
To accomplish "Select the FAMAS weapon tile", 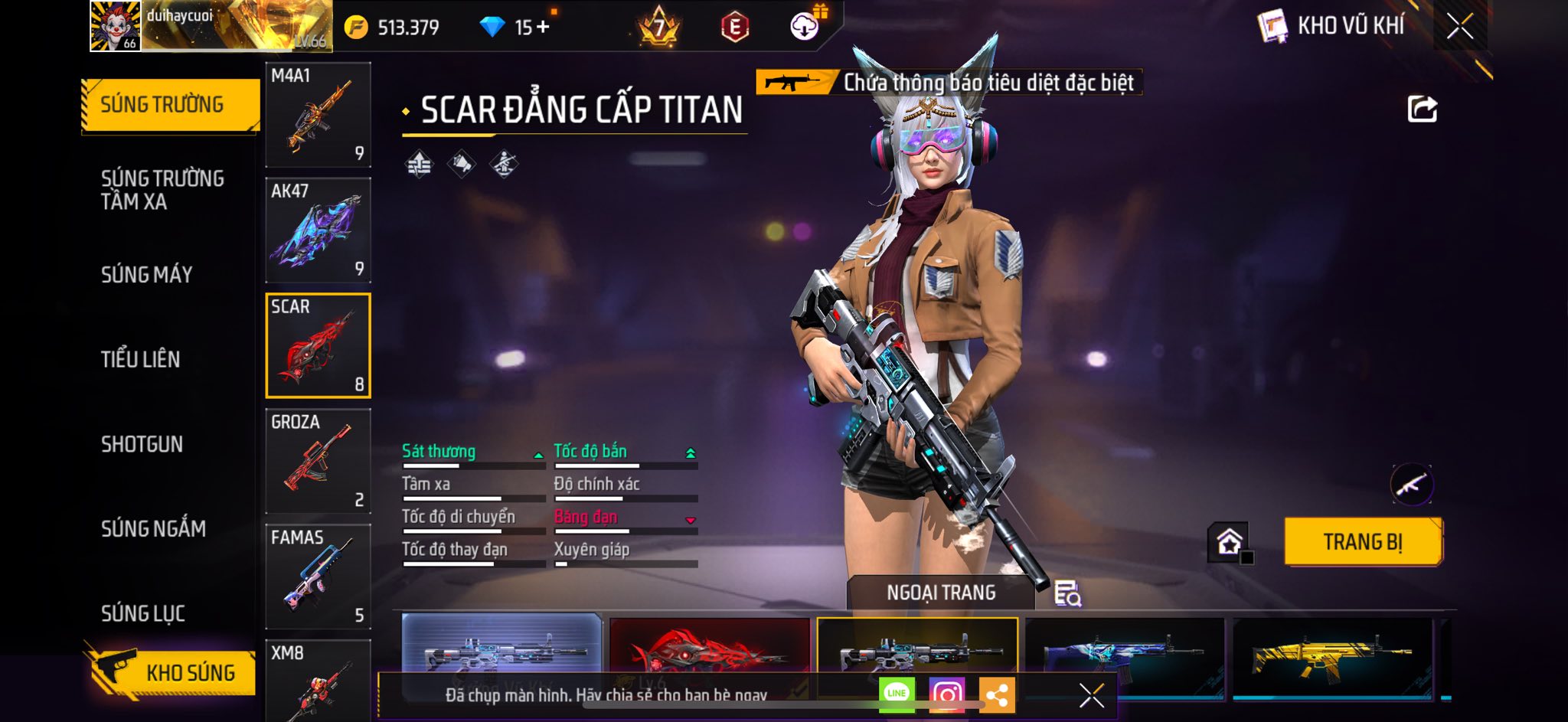I will 318,577.
